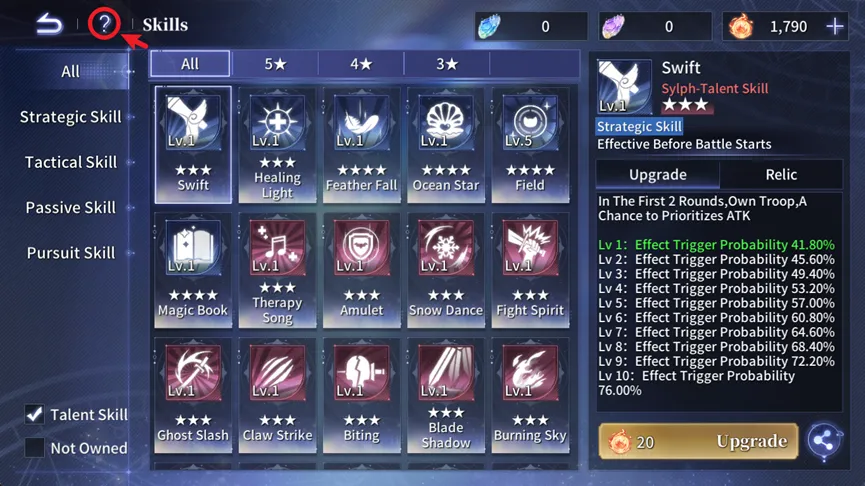Pick the Ocean Star skill card
Viewport: 865px width, 486px height.
coord(445,145)
